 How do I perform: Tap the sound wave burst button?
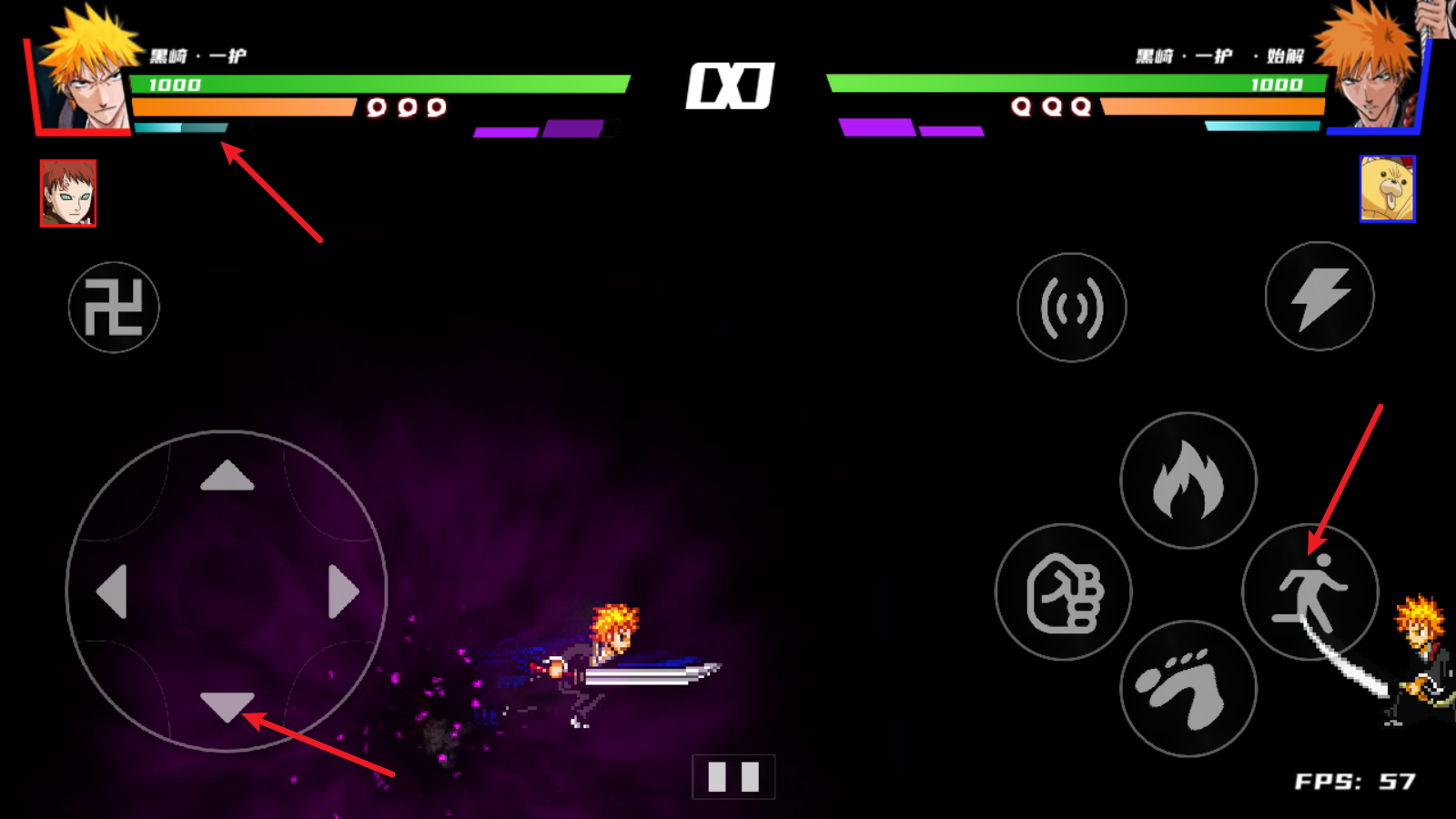(1072, 308)
